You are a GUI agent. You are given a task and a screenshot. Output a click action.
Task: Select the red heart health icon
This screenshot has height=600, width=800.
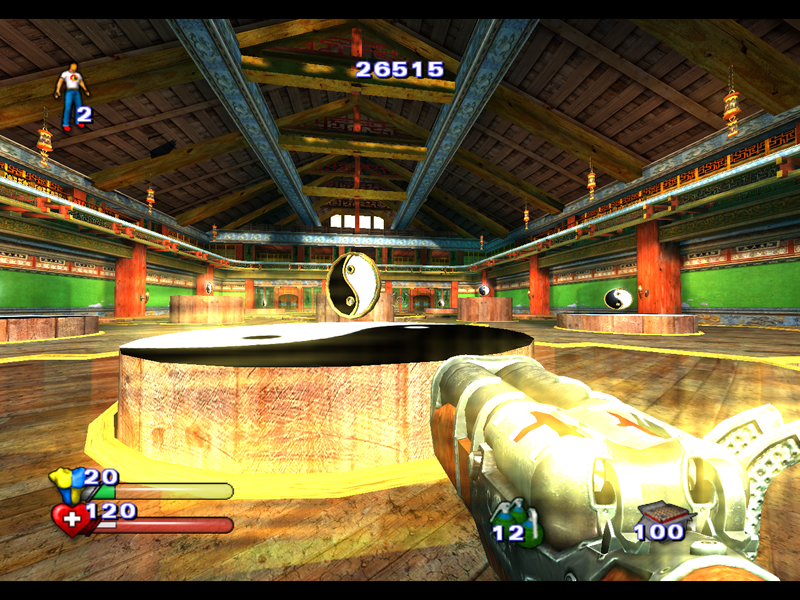[68, 519]
